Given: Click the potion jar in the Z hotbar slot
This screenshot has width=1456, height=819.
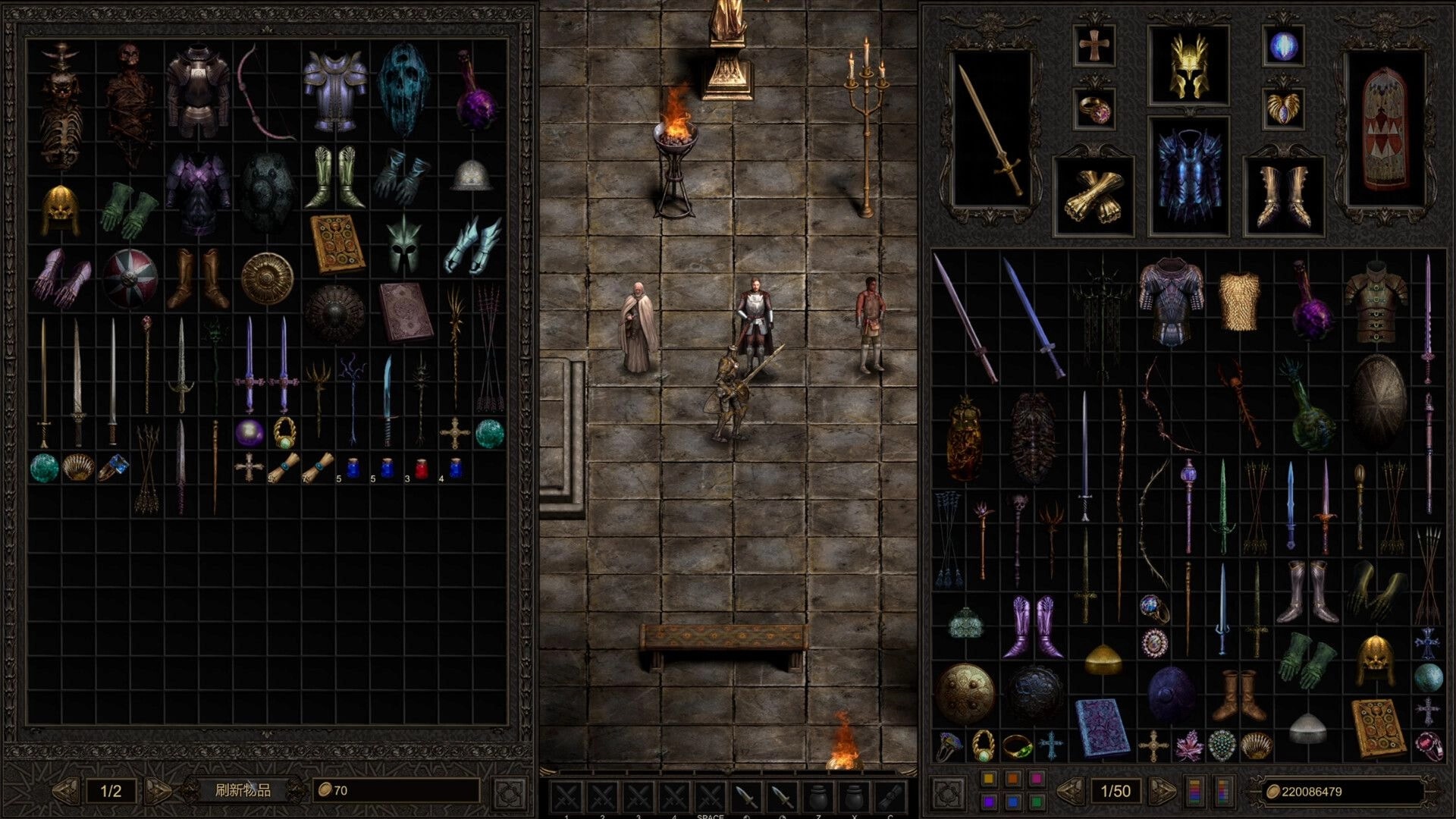Looking at the screenshot, I should click(x=819, y=797).
